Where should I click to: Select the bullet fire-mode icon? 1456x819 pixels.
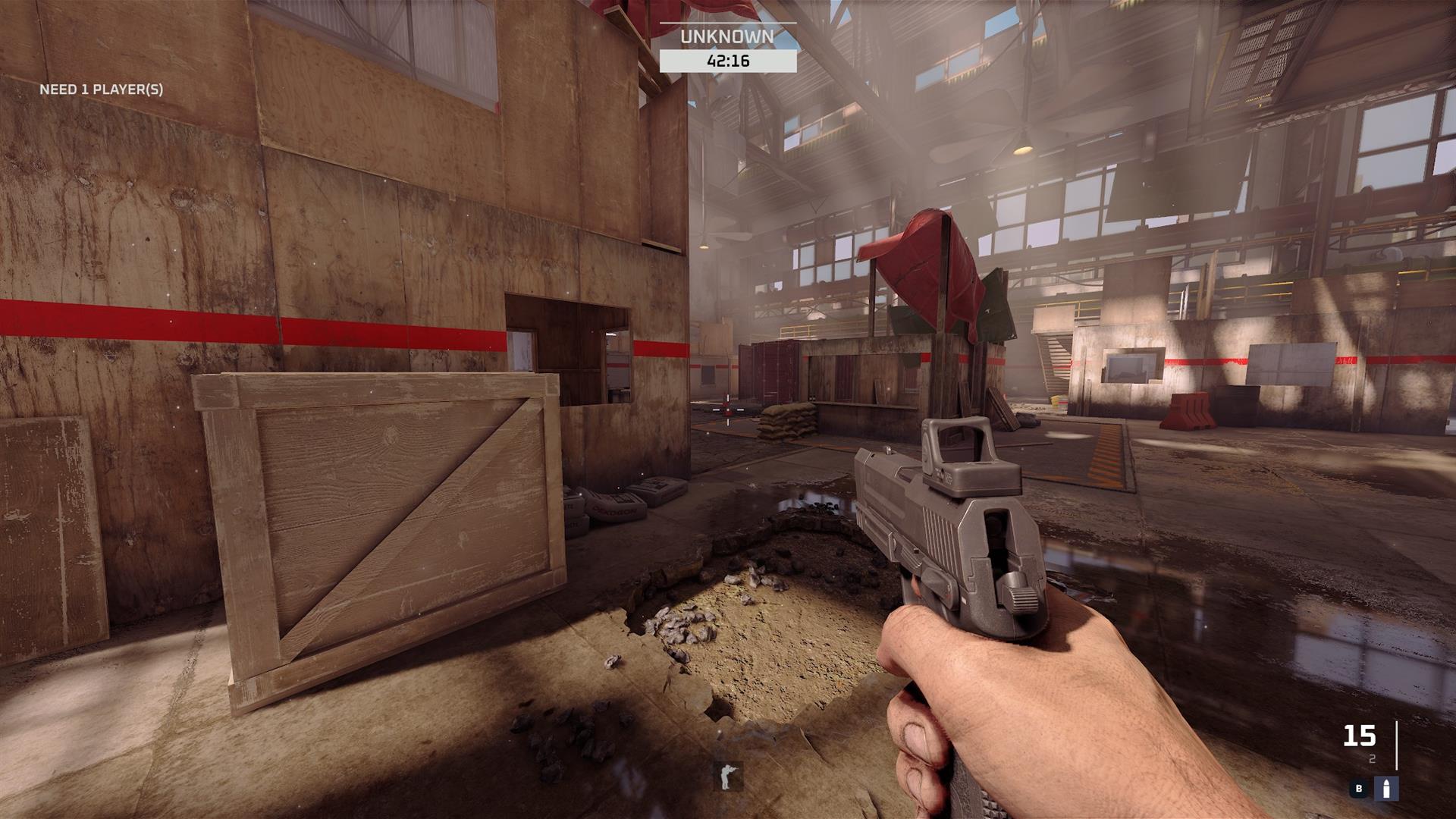click(x=1387, y=789)
